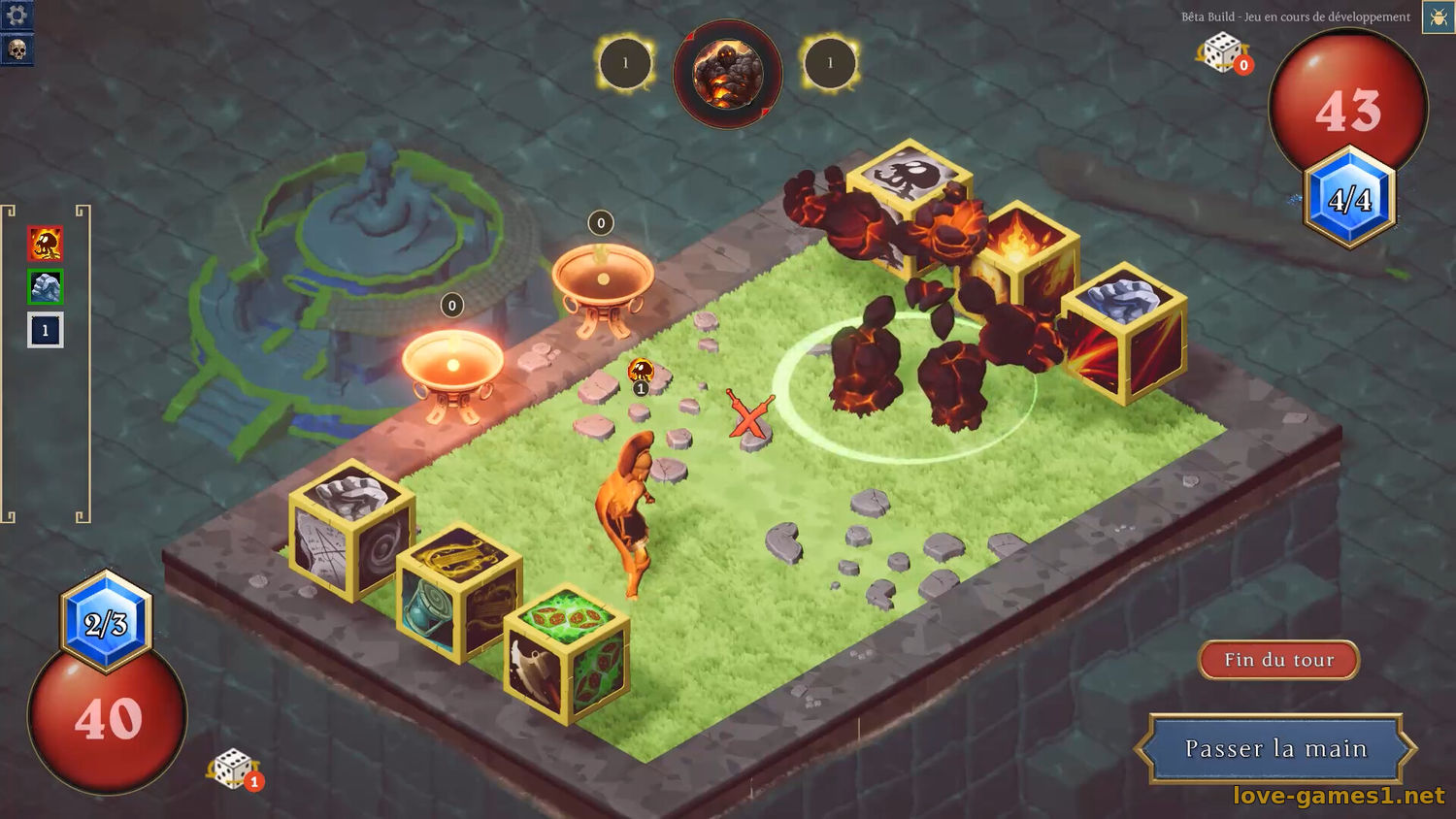Open the gear settings menu
This screenshot has width=1456, height=819.
(17, 15)
